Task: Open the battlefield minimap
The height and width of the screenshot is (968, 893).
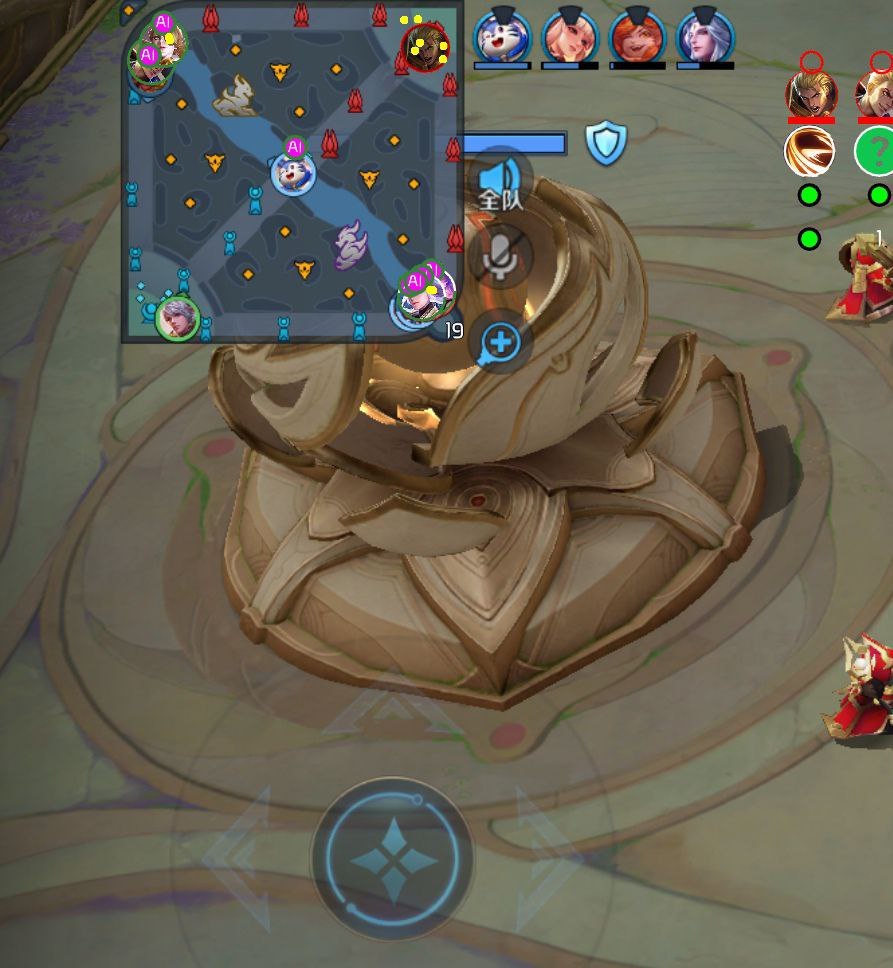Action: click(291, 172)
